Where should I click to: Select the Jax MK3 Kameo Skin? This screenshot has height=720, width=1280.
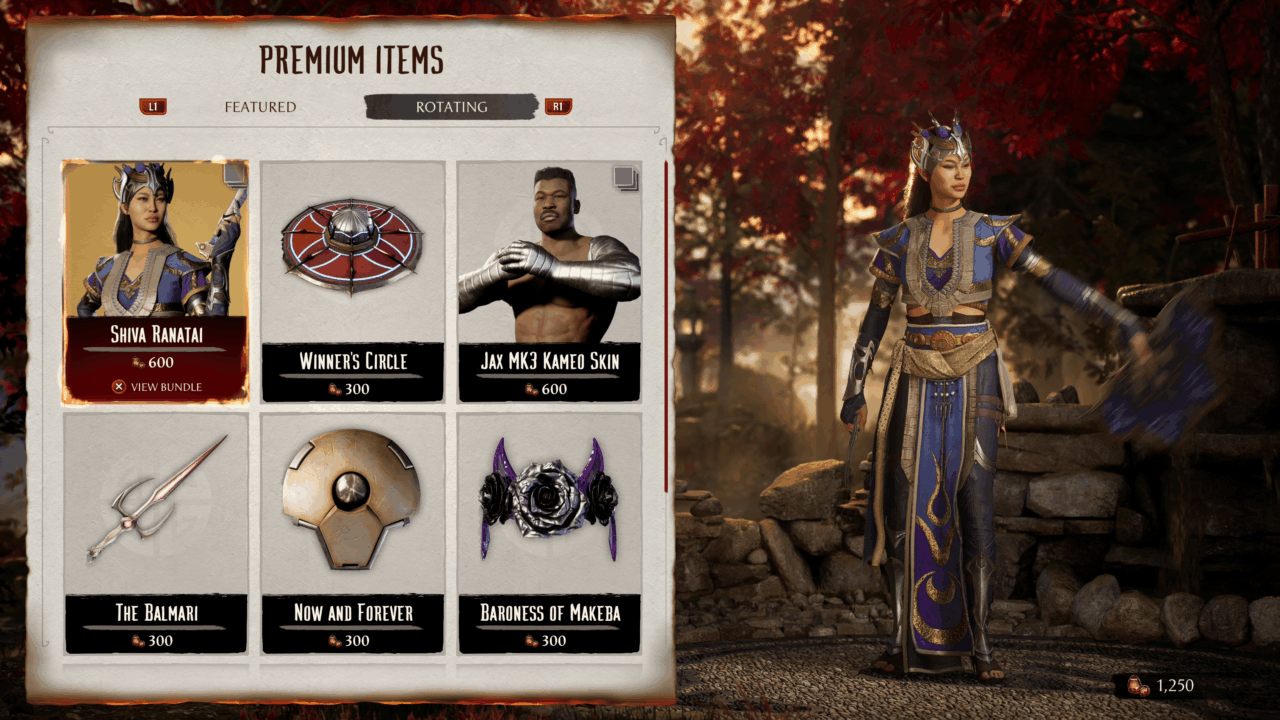pyautogui.click(x=549, y=281)
